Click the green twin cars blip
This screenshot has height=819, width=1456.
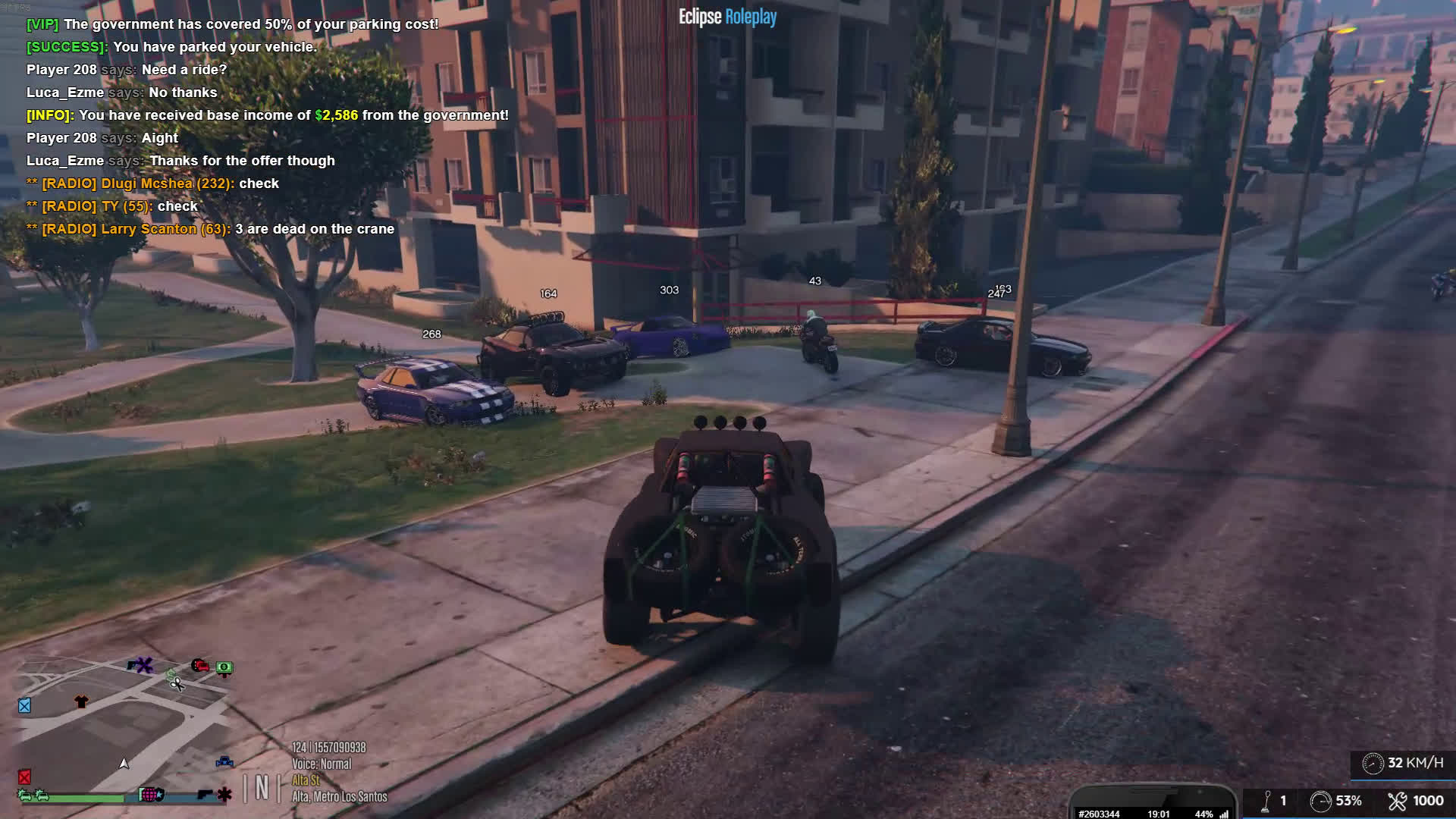click(x=33, y=795)
